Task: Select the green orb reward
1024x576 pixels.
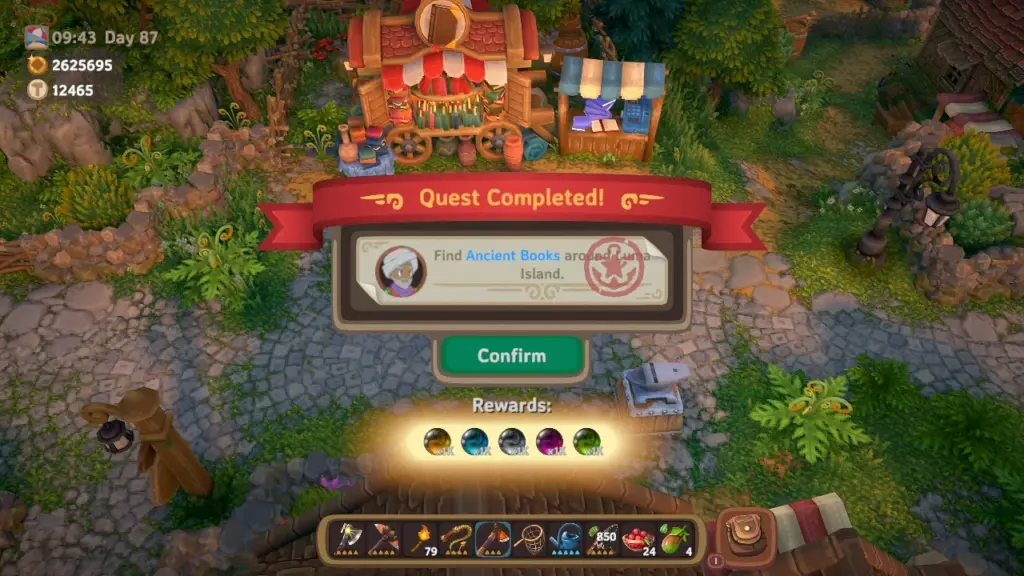Action: (585, 441)
